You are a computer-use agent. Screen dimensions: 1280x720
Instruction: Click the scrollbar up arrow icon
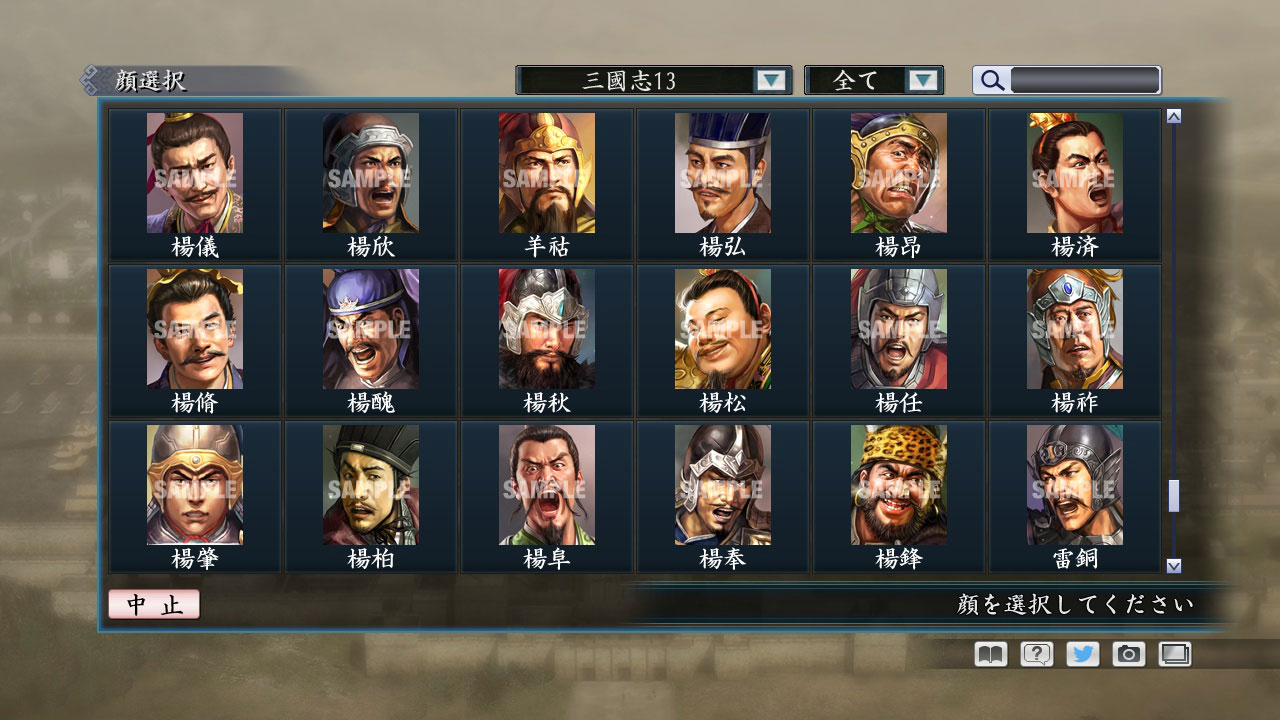coord(1174,114)
